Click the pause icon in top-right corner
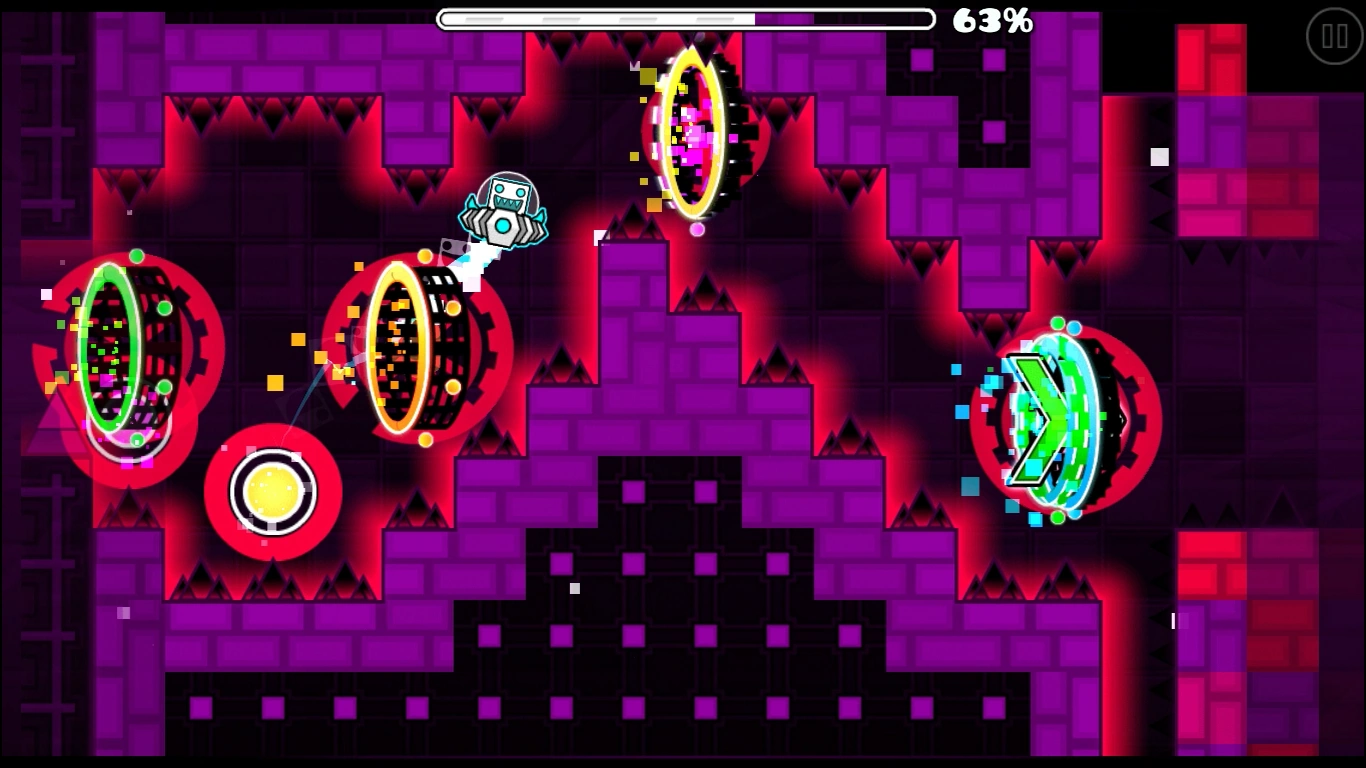The width and height of the screenshot is (1366, 768). [x=1334, y=36]
